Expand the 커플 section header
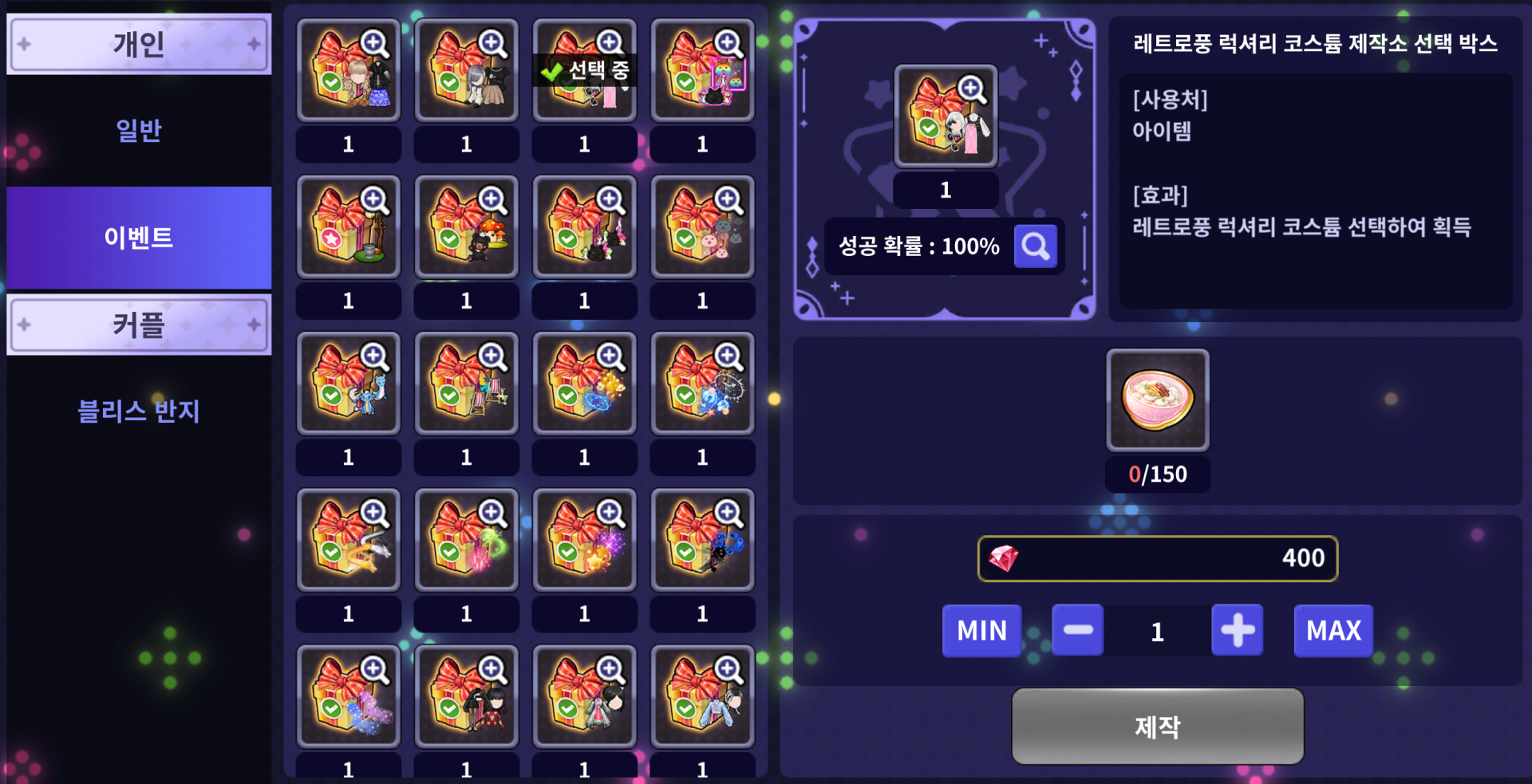Viewport: 1532px width, 784px height. pyautogui.click(x=139, y=325)
